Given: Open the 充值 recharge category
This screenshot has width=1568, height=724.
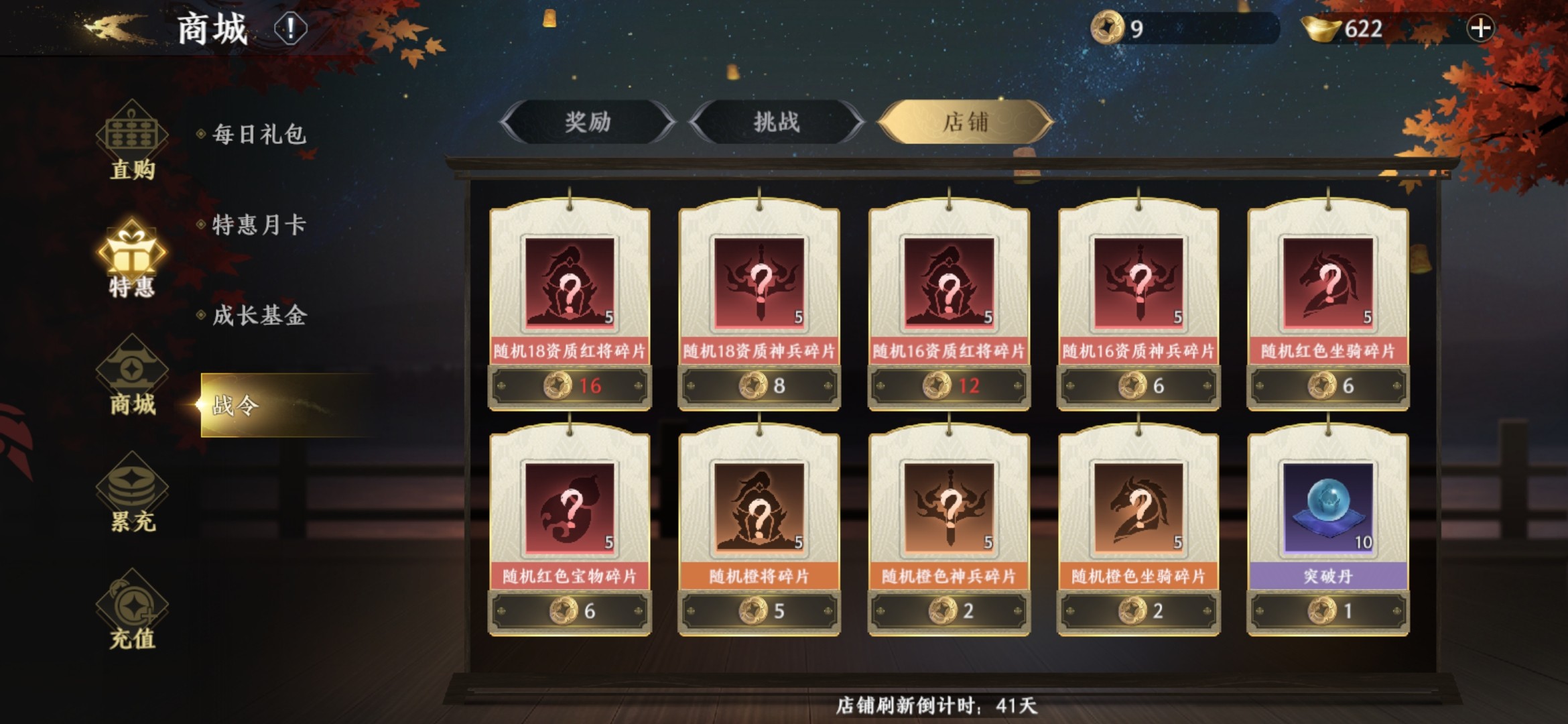Looking at the screenshot, I should (x=132, y=611).
